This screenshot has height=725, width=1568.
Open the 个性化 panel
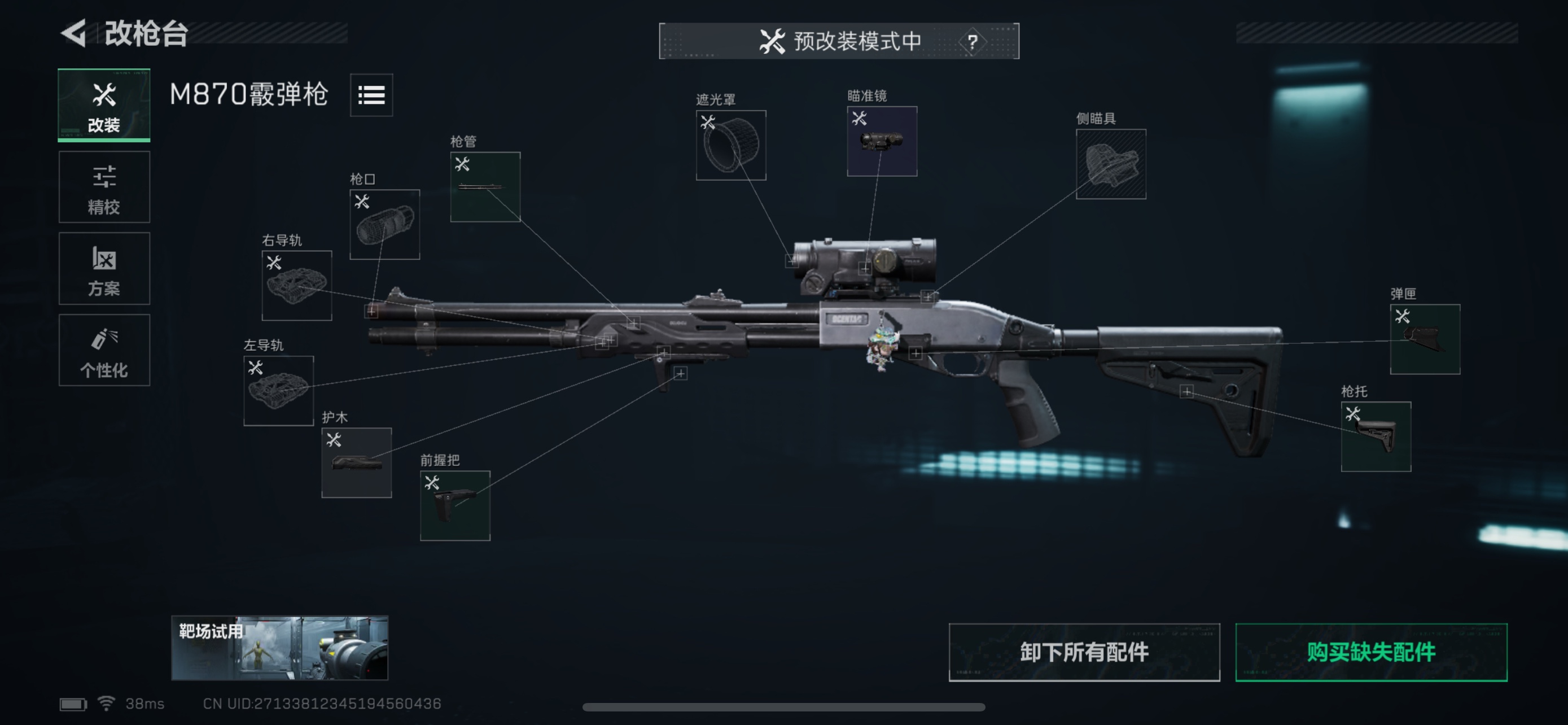[104, 351]
